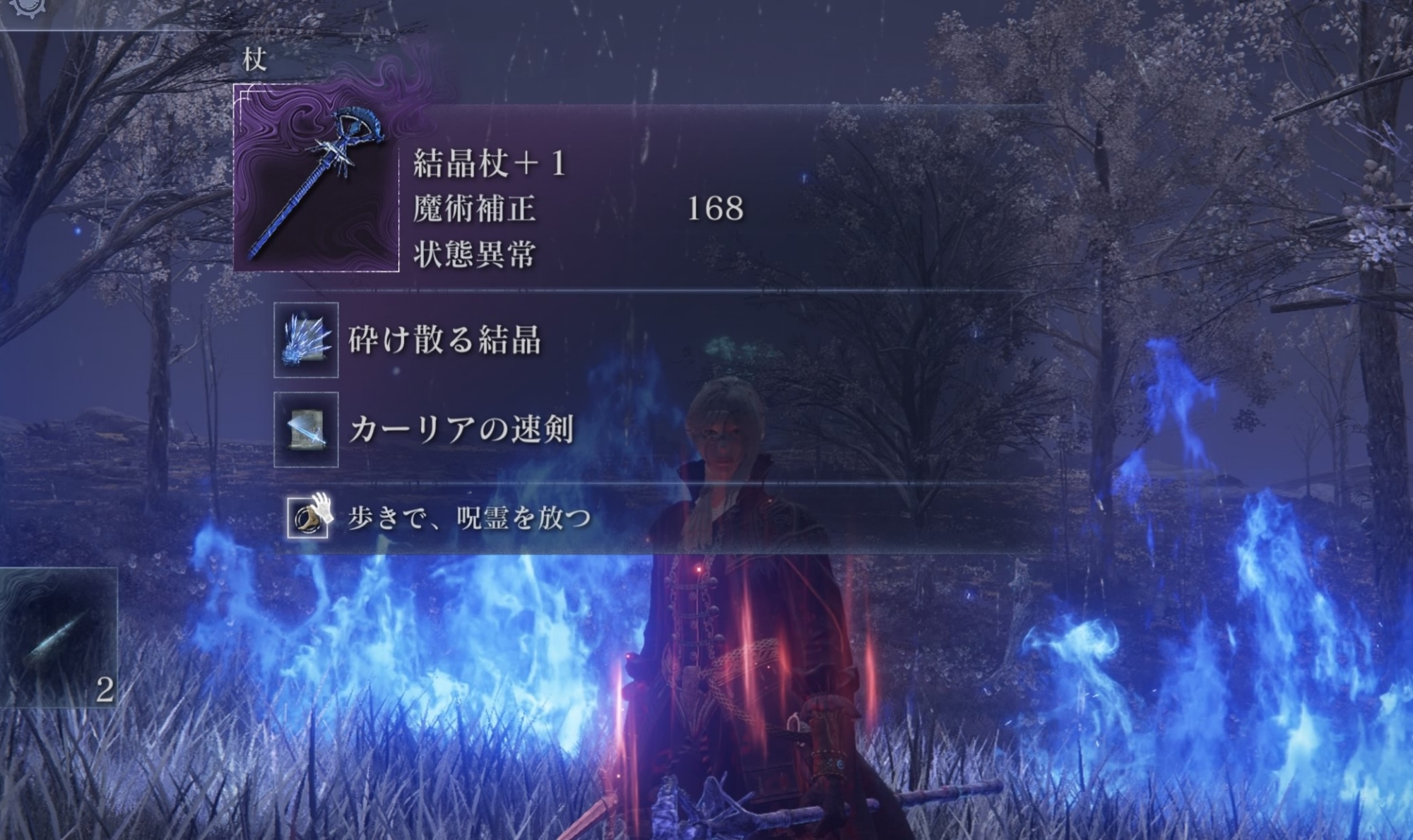Screen dimensions: 1413x840
Task: Select the カーリアの速剣 sorcery icon
Action: 306,430
